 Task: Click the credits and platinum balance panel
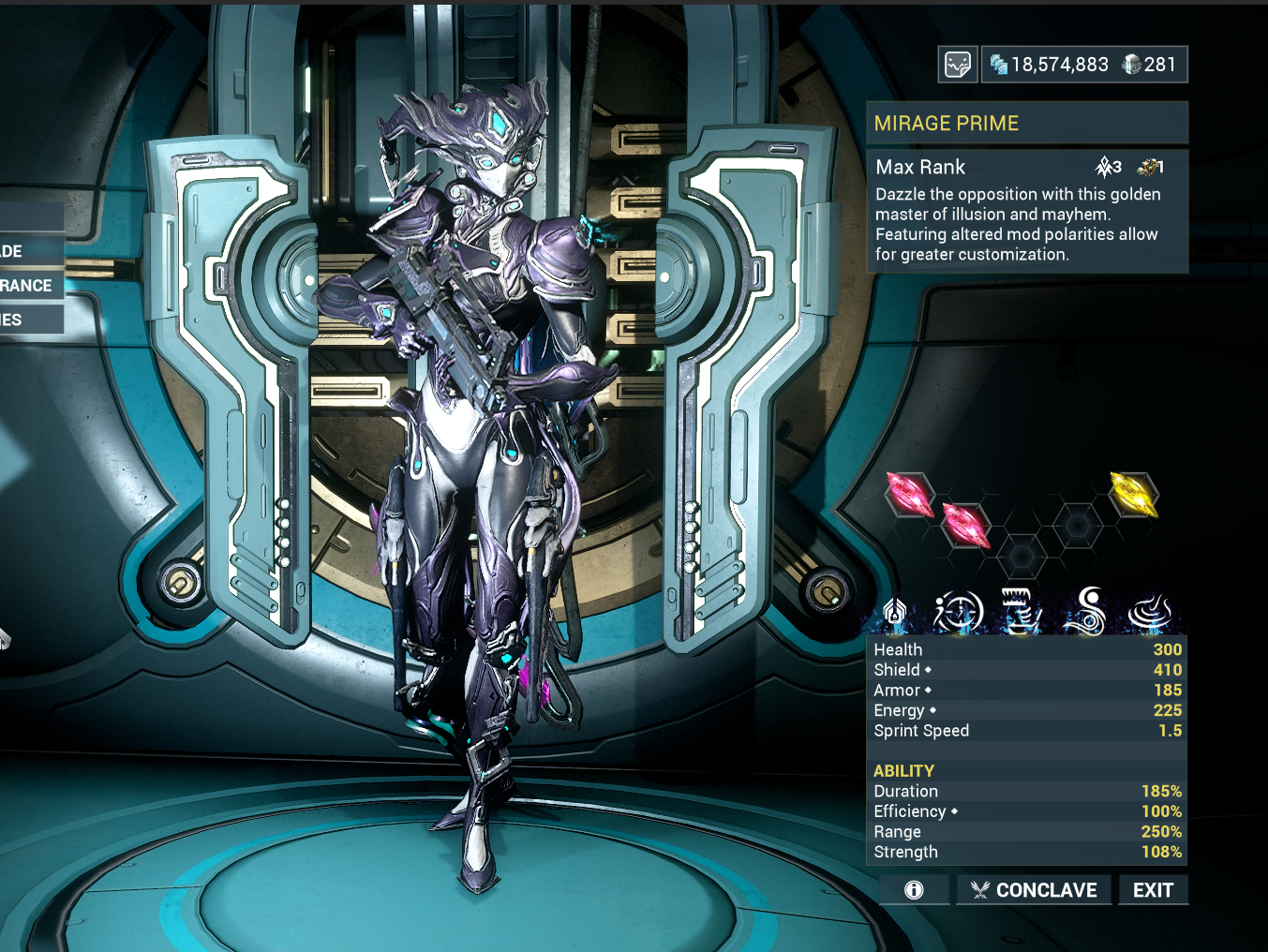point(1084,65)
